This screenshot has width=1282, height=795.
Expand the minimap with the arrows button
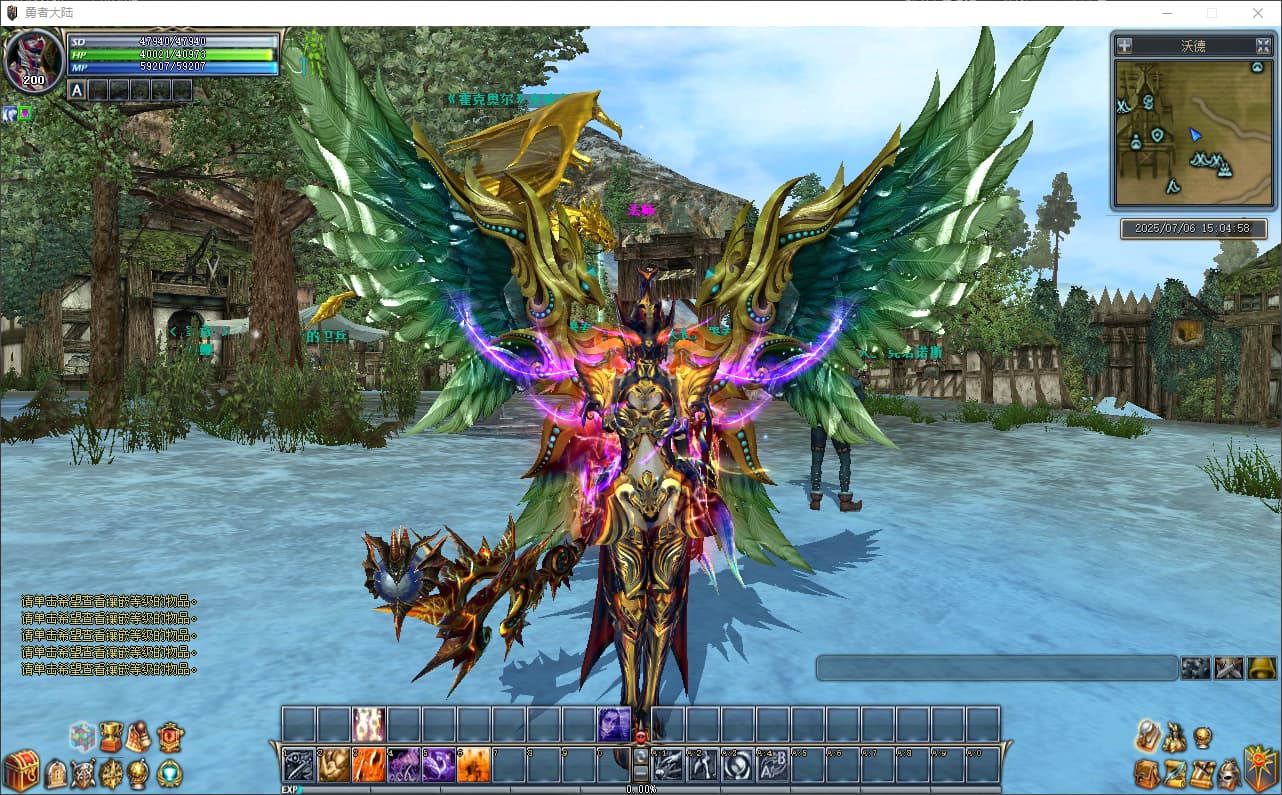1264,45
